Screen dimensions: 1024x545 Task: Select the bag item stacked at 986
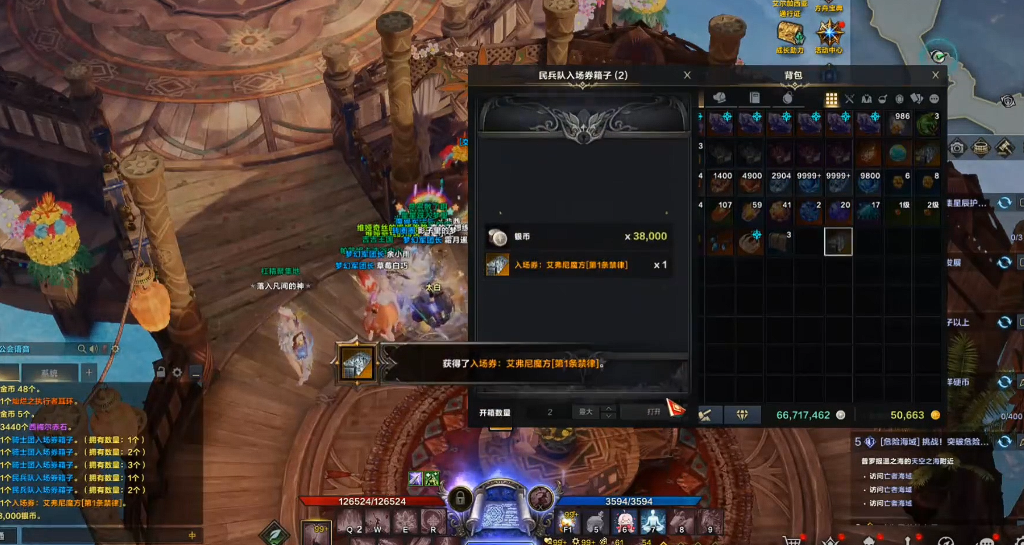coord(898,124)
